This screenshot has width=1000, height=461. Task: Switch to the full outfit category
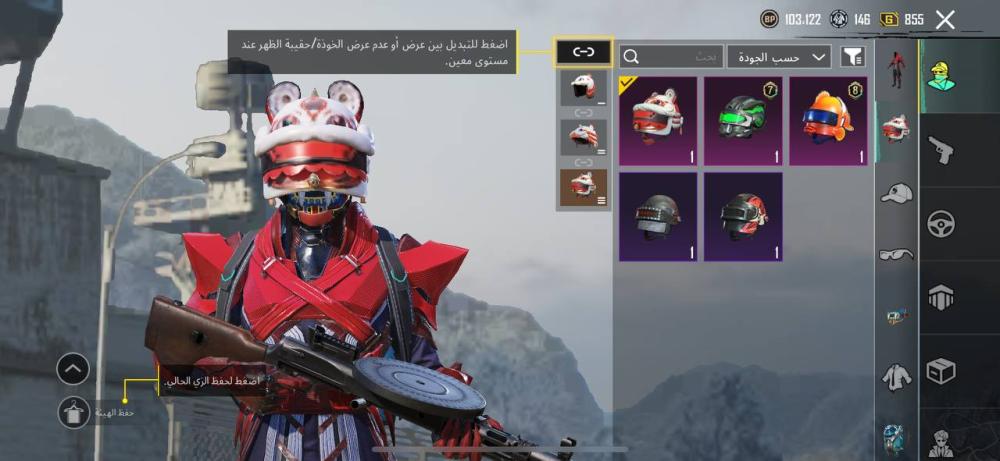[x=896, y=70]
